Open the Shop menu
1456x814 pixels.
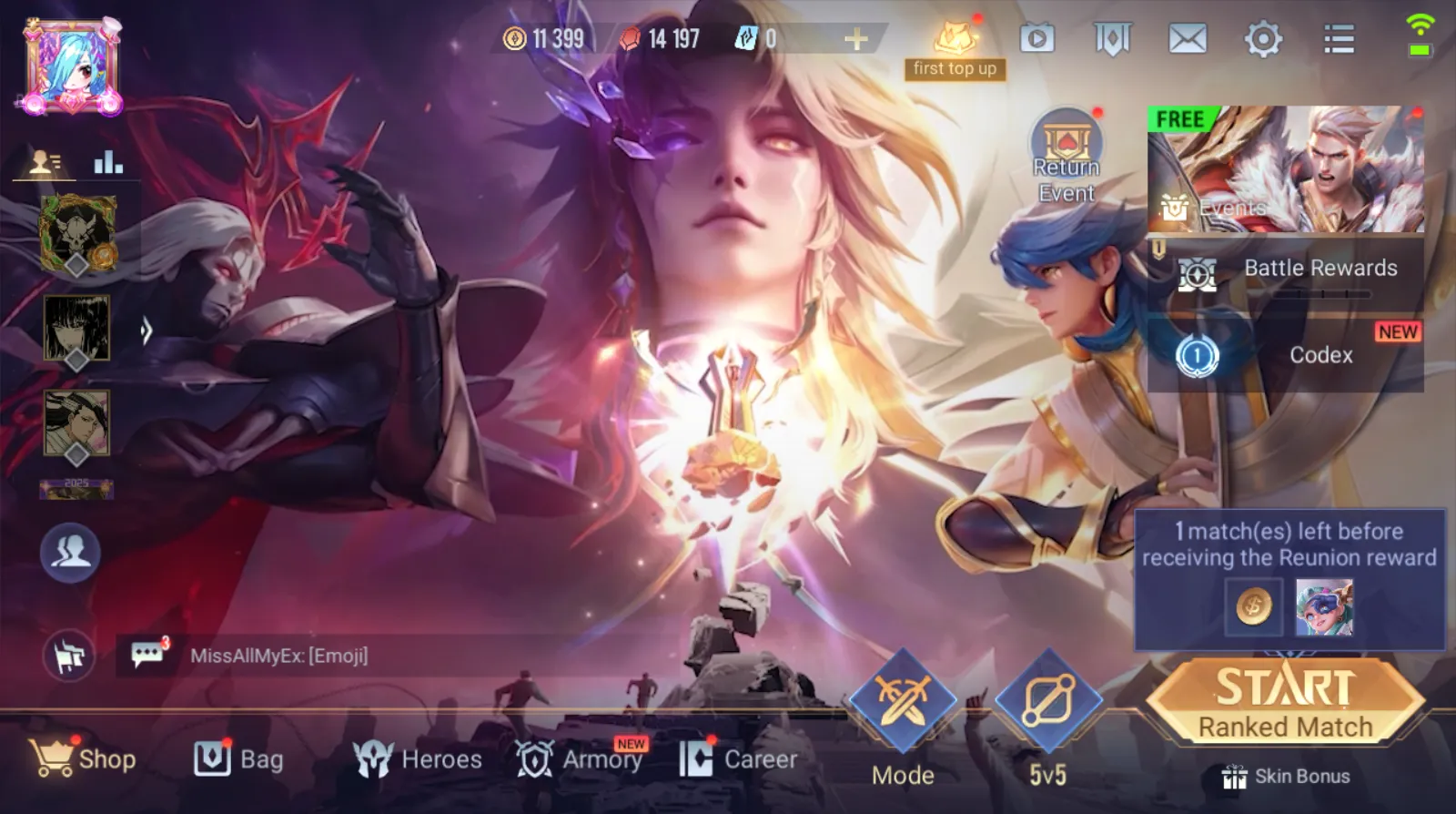(83, 758)
